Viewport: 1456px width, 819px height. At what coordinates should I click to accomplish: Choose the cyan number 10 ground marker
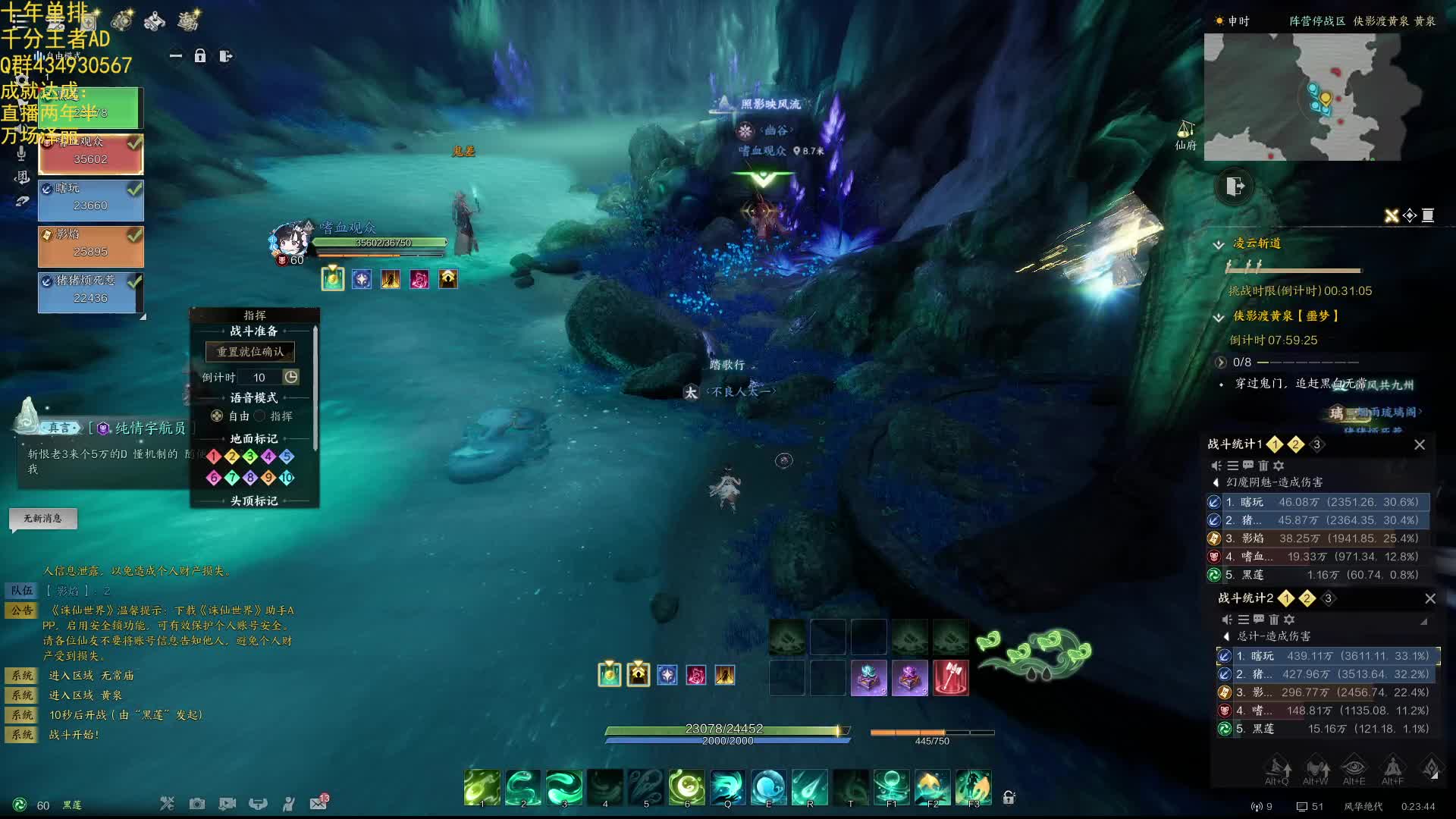click(287, 478)
